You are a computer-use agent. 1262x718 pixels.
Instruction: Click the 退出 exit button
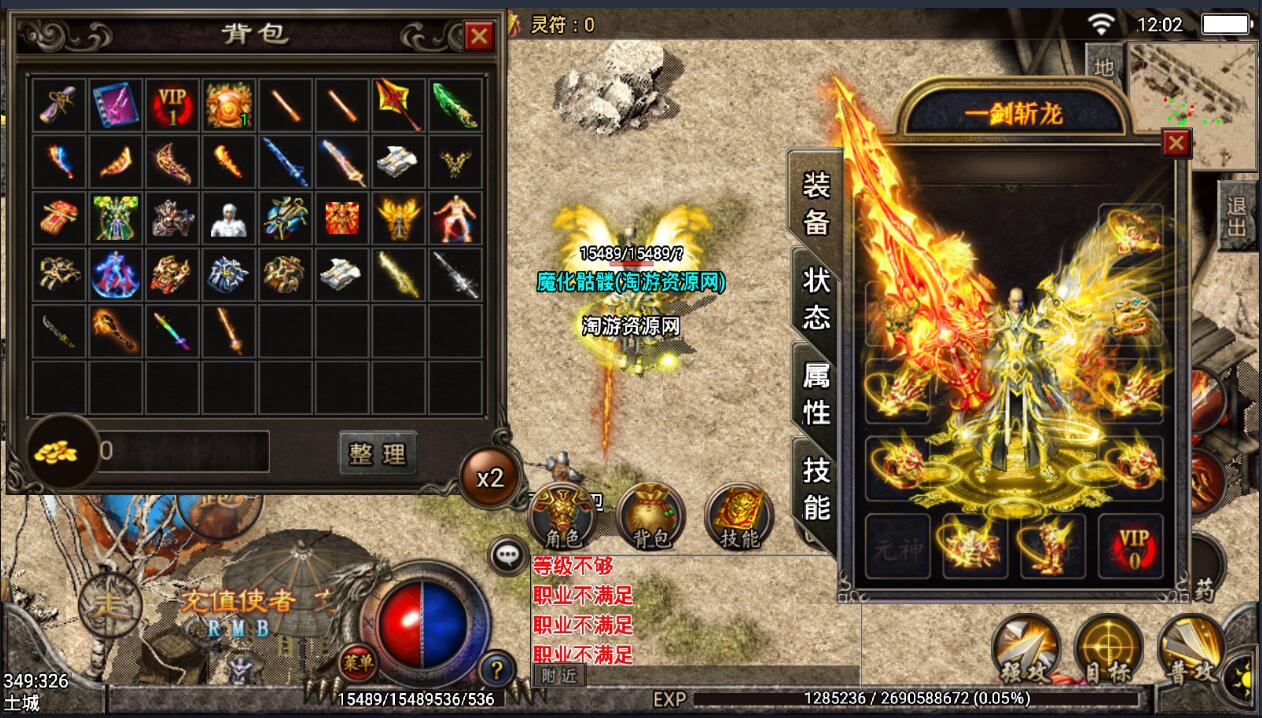point(1238,216)
